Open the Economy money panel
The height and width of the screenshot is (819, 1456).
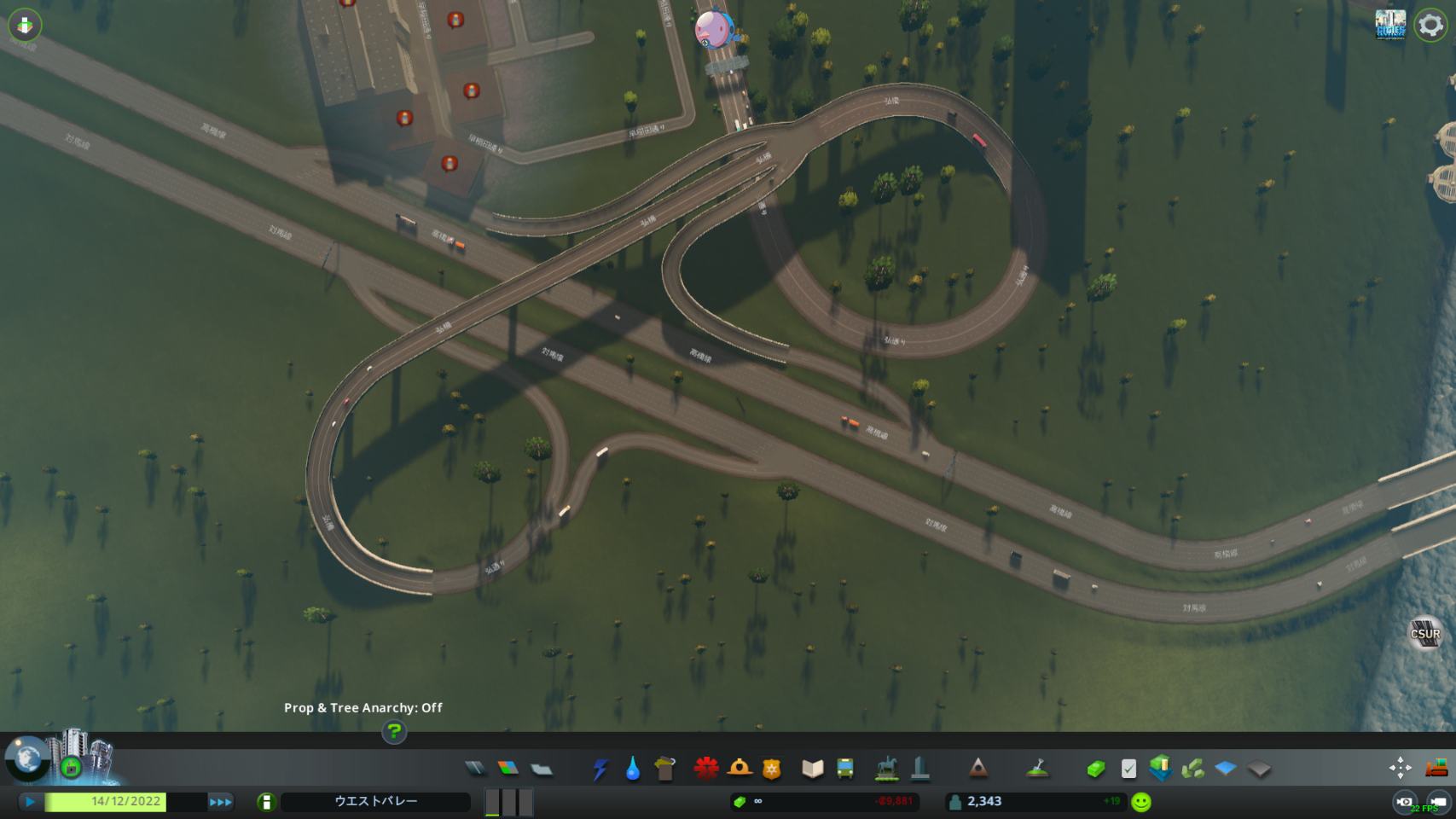pos(1096,769)
